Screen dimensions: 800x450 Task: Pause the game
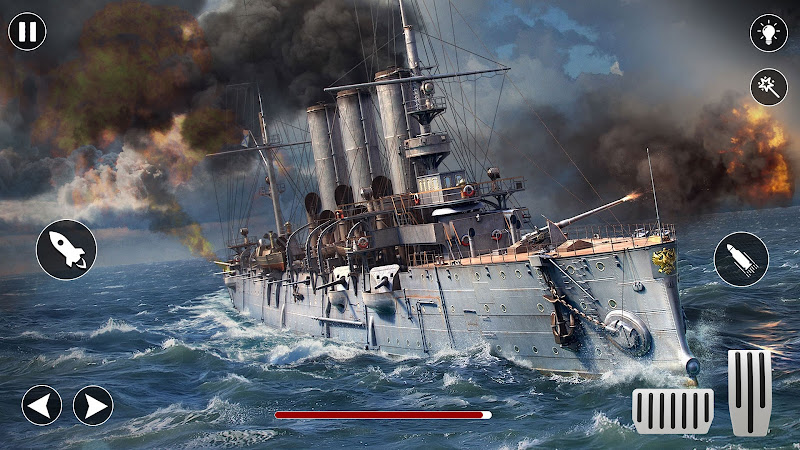coord(28,32)
